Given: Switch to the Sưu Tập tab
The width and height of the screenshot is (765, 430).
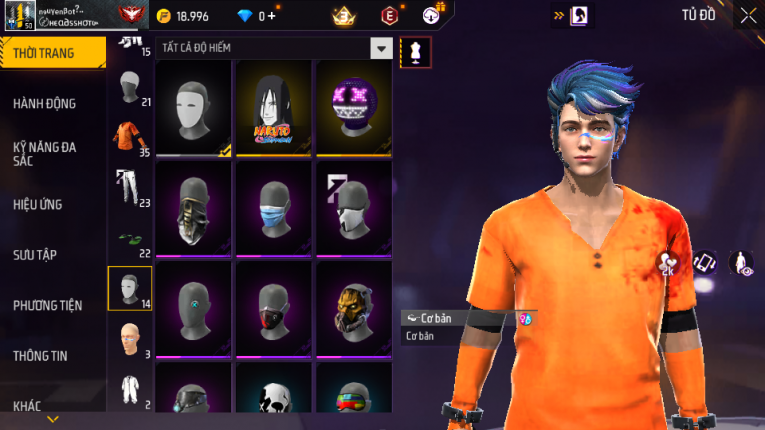Looking at the screenshot, I should coord(35,255).
